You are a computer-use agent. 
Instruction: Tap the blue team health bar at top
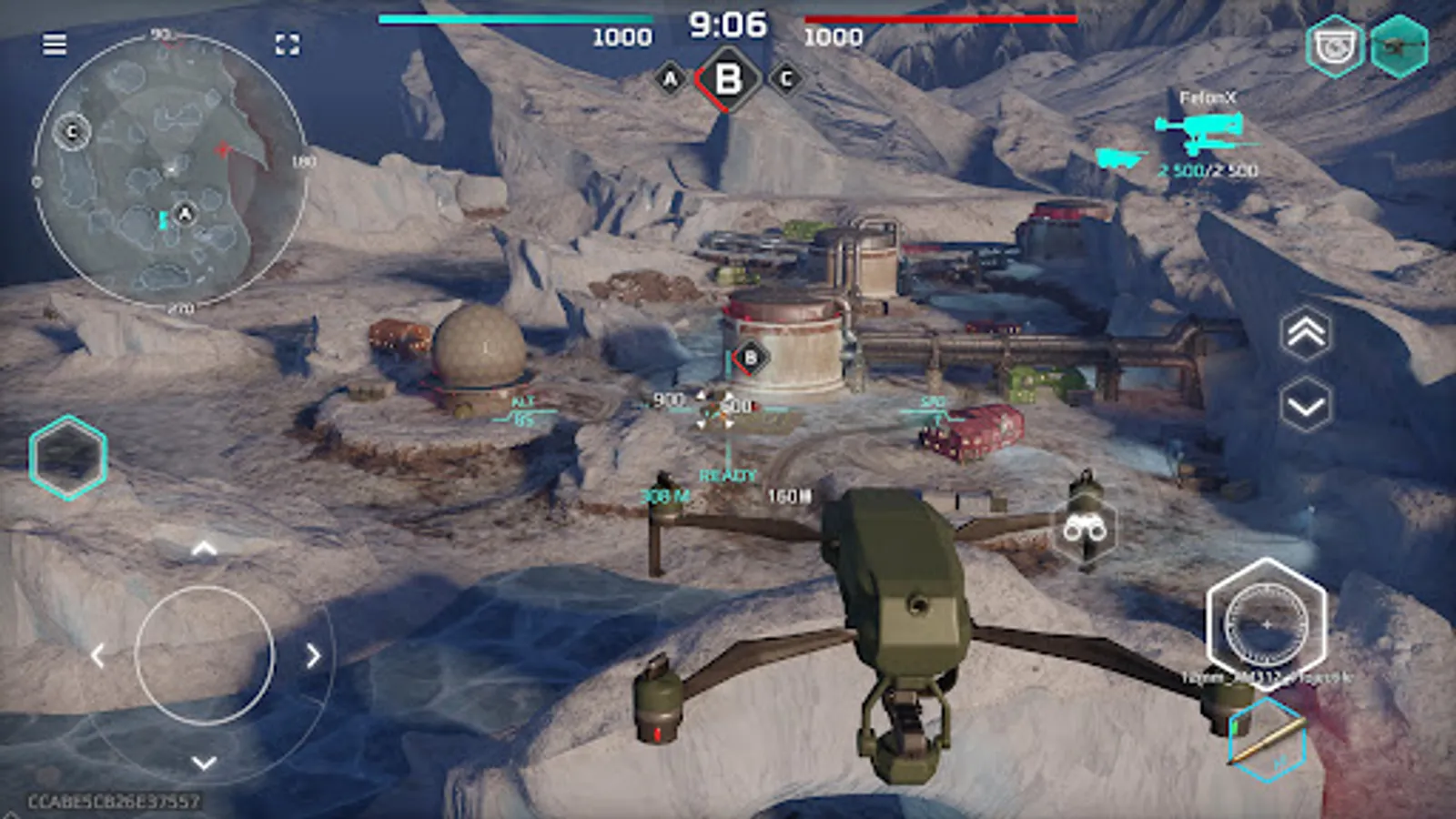point(514,16)
